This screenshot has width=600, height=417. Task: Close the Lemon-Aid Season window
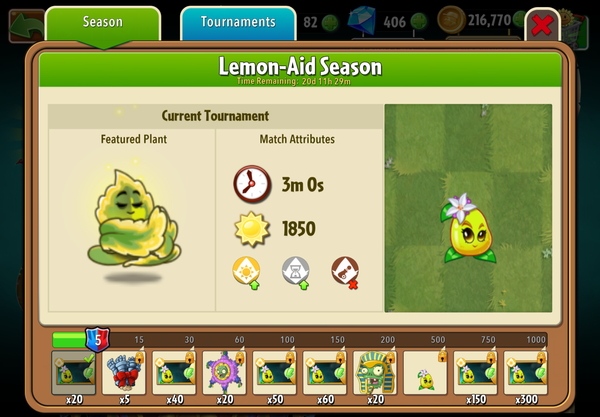[542, 26]
